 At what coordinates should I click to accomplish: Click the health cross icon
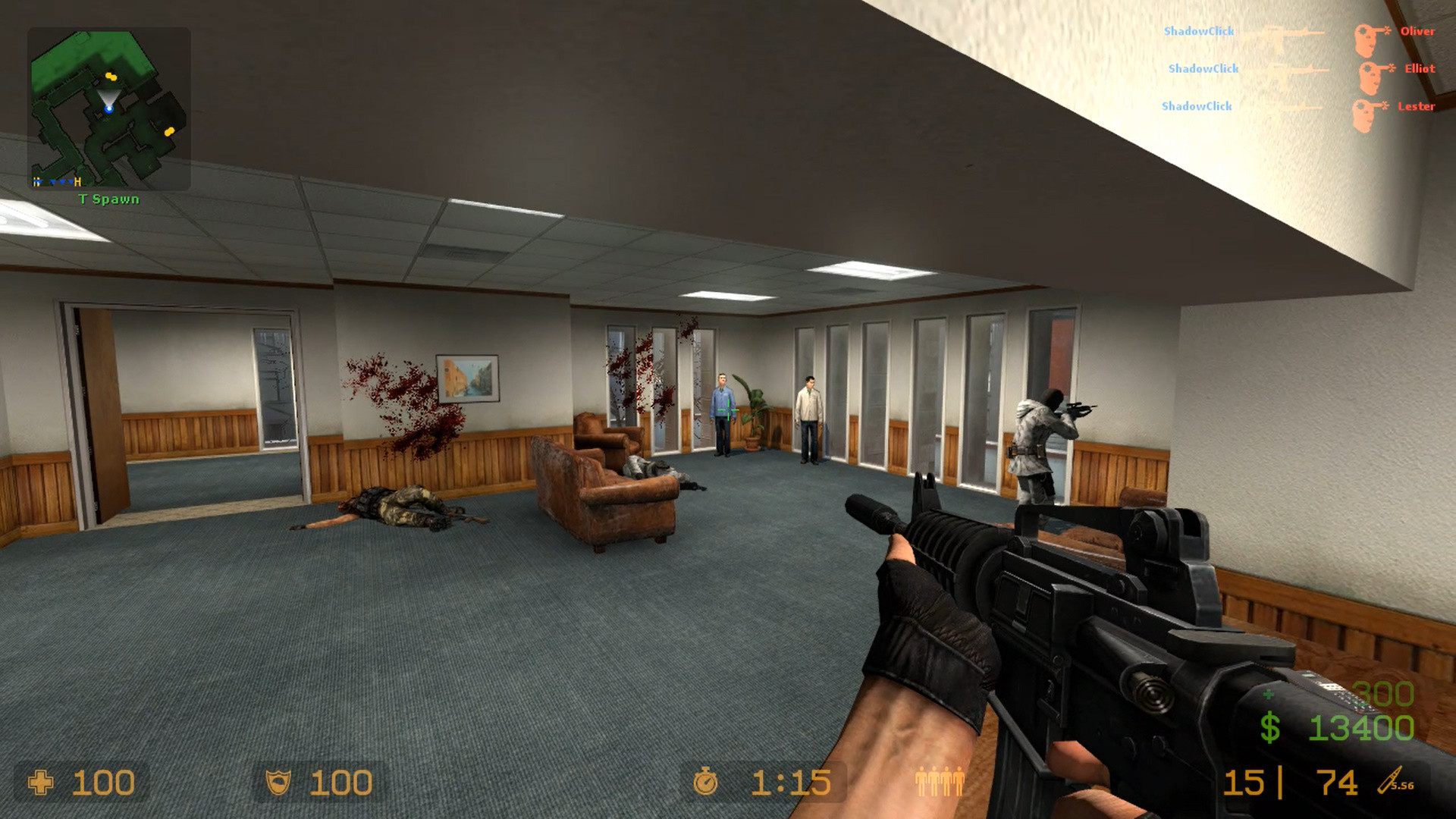point(42,780)
